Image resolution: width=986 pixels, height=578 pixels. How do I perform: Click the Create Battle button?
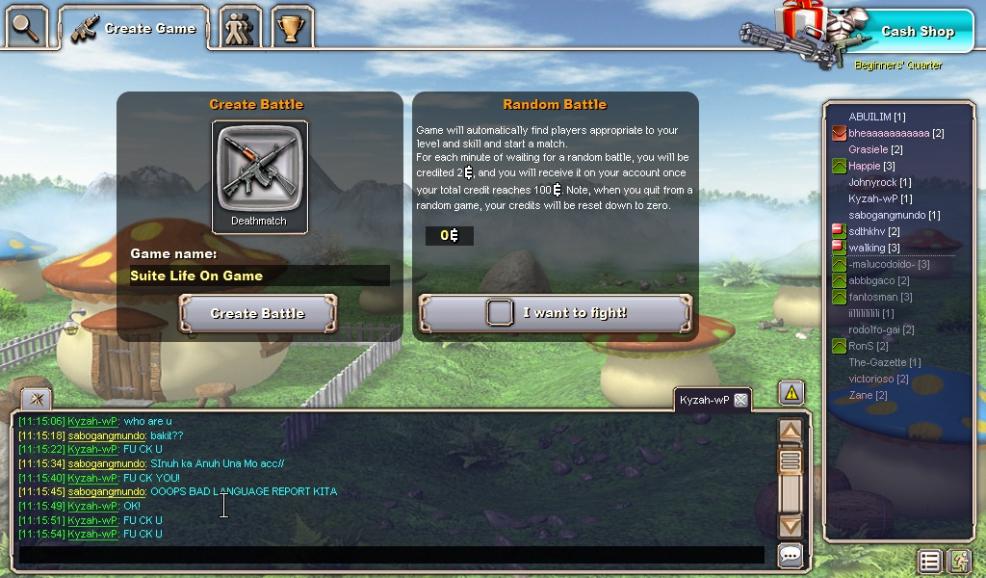257,313
